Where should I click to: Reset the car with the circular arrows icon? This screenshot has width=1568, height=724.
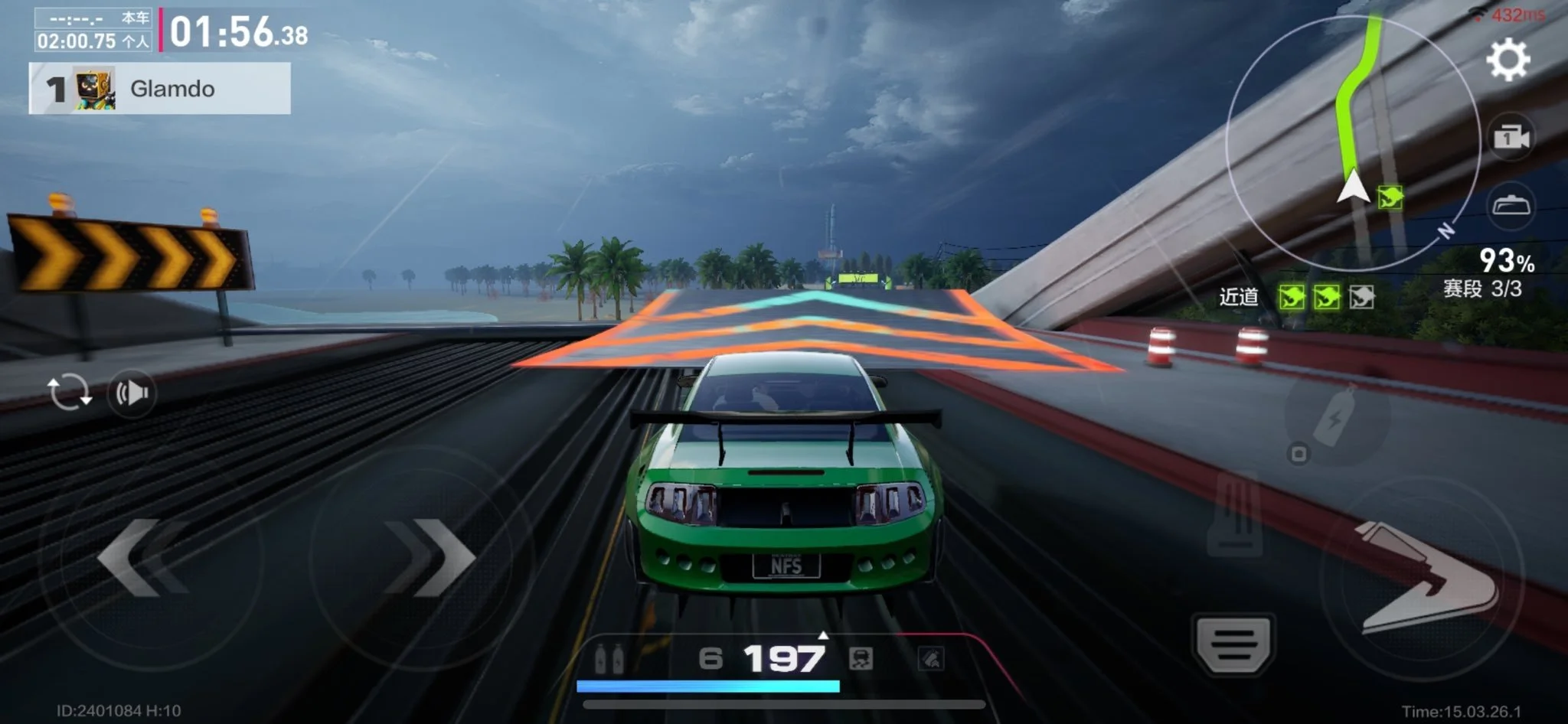pyautogui.click(x=70, y=393)
